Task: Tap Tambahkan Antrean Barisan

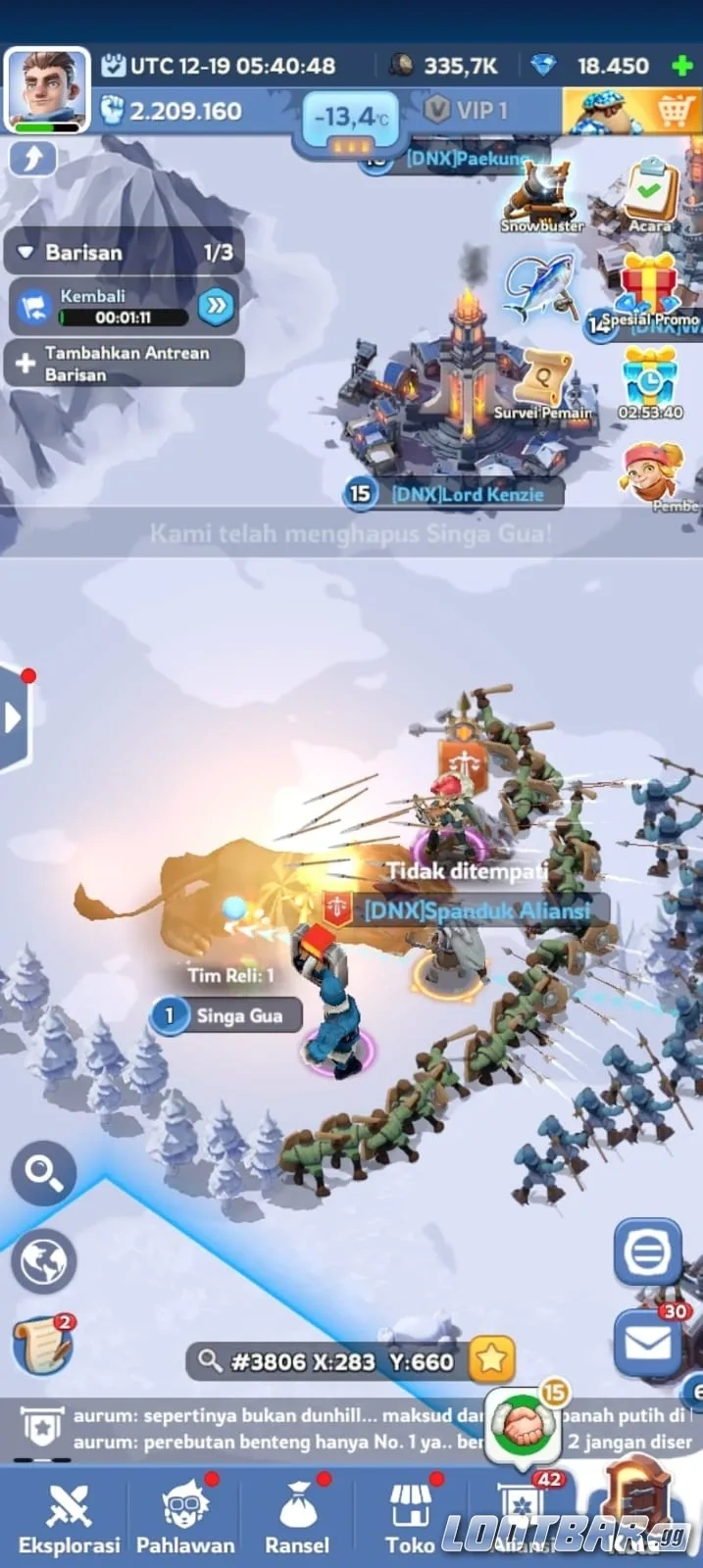Action: [x=124, y=364]
